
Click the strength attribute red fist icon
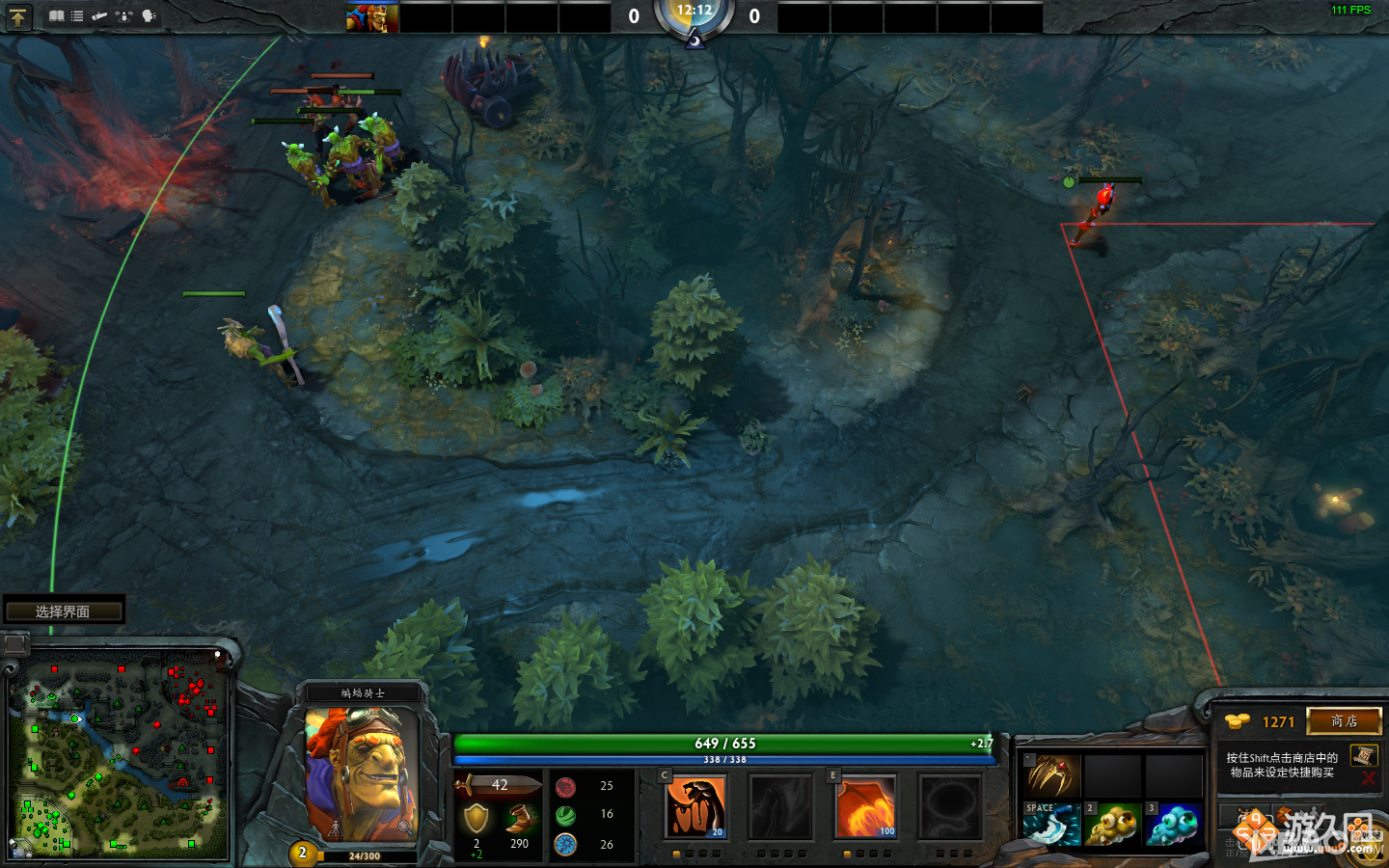564,785
